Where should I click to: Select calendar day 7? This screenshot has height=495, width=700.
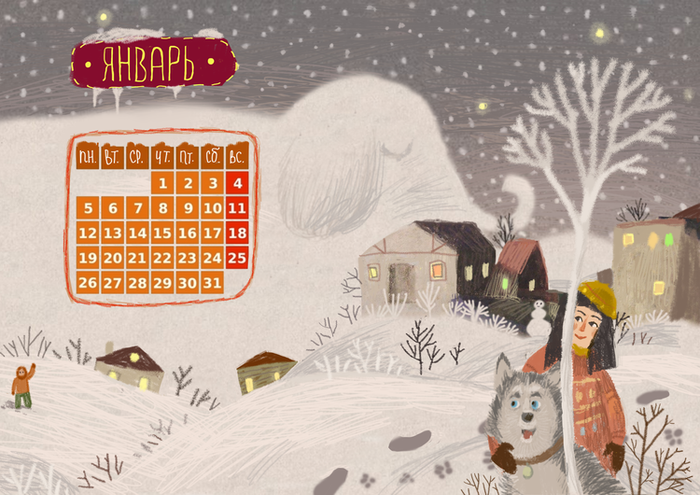click(x=136, y=208)
